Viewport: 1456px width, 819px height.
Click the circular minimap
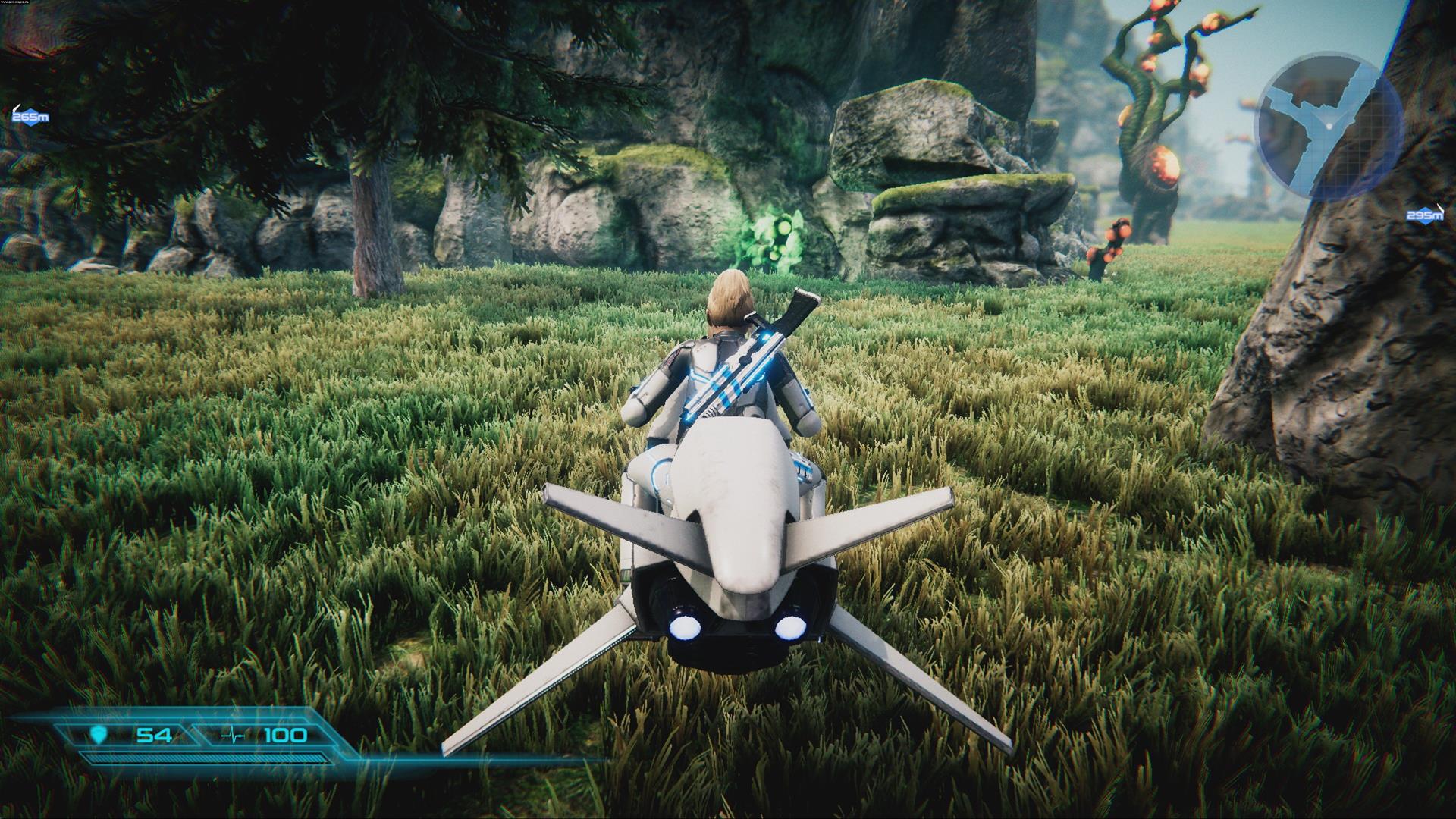1328,127
